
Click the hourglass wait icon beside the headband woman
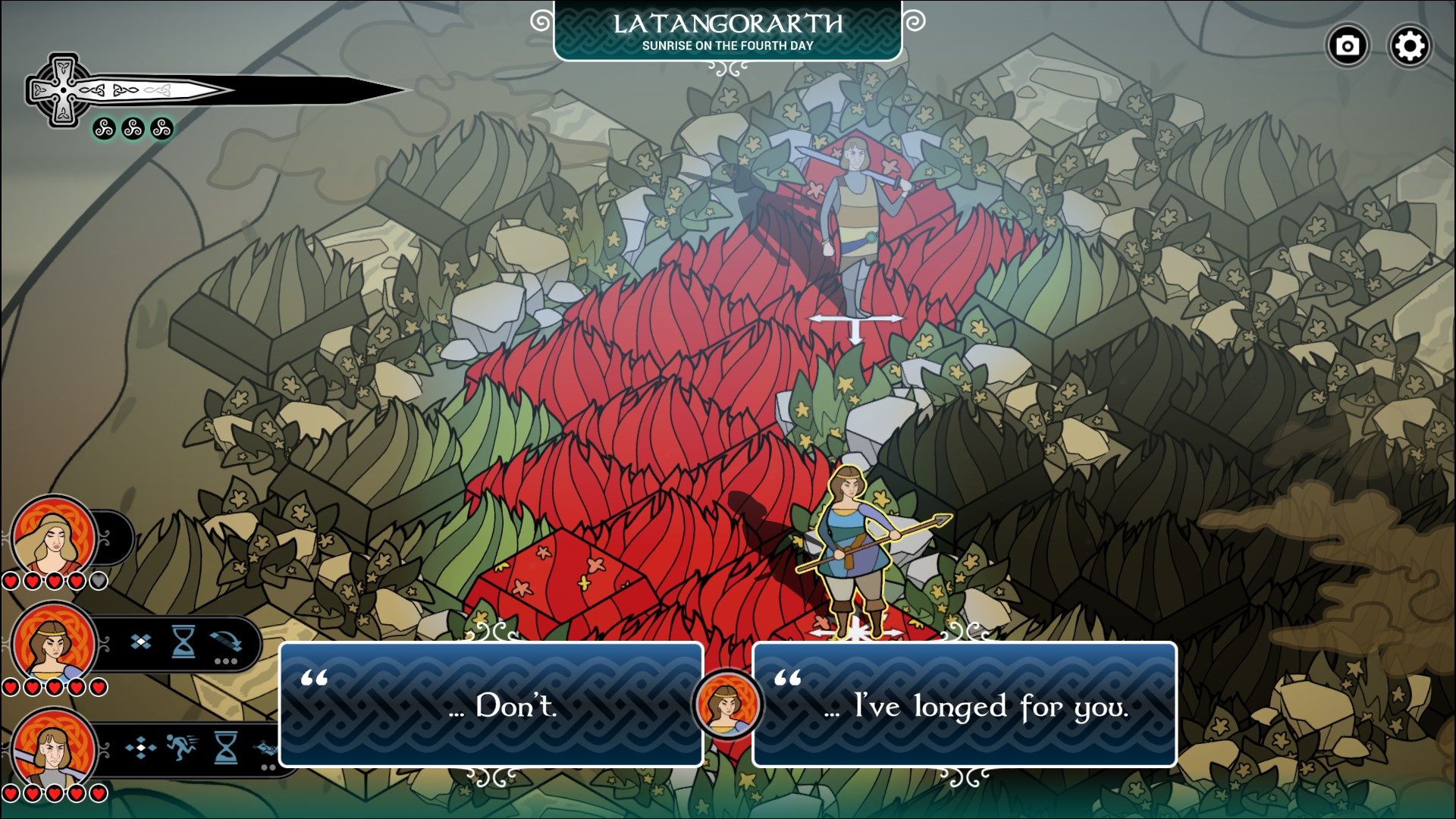coord(183,642)
